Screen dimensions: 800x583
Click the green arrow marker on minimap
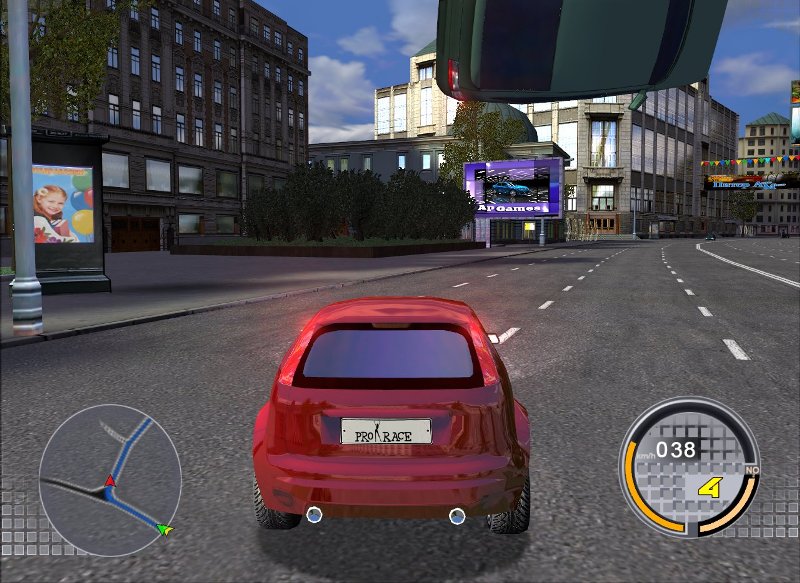pyautogui.click(x=165, y=528)
